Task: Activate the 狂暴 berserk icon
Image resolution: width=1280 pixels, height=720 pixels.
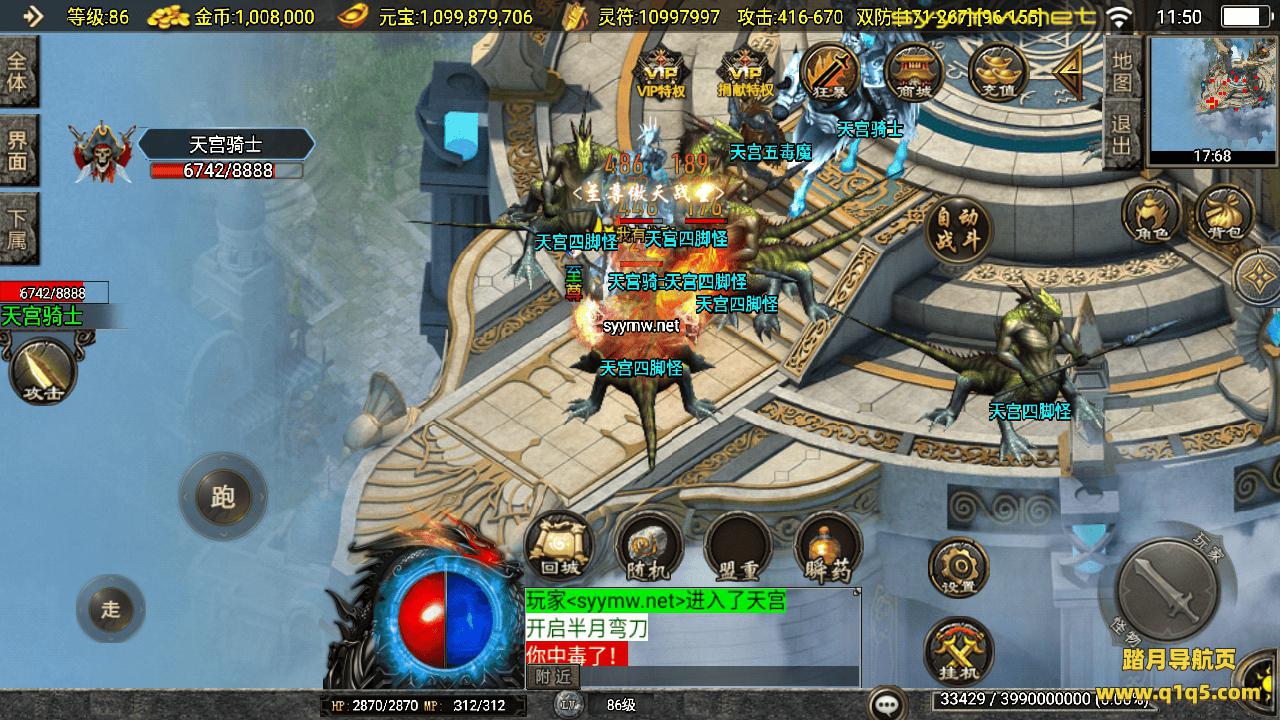Action: tap(831, 72)
